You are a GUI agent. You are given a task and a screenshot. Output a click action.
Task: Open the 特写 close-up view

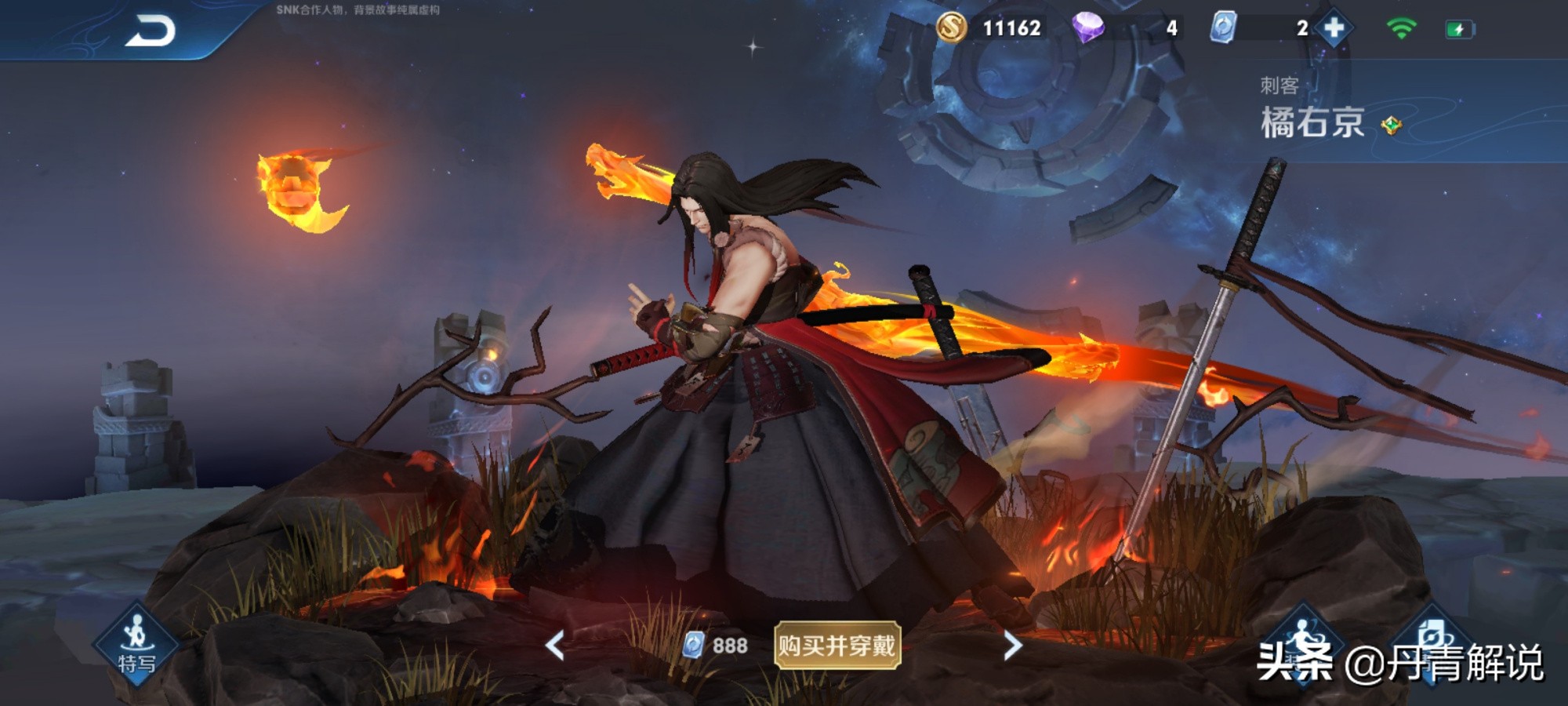point(137,645)
